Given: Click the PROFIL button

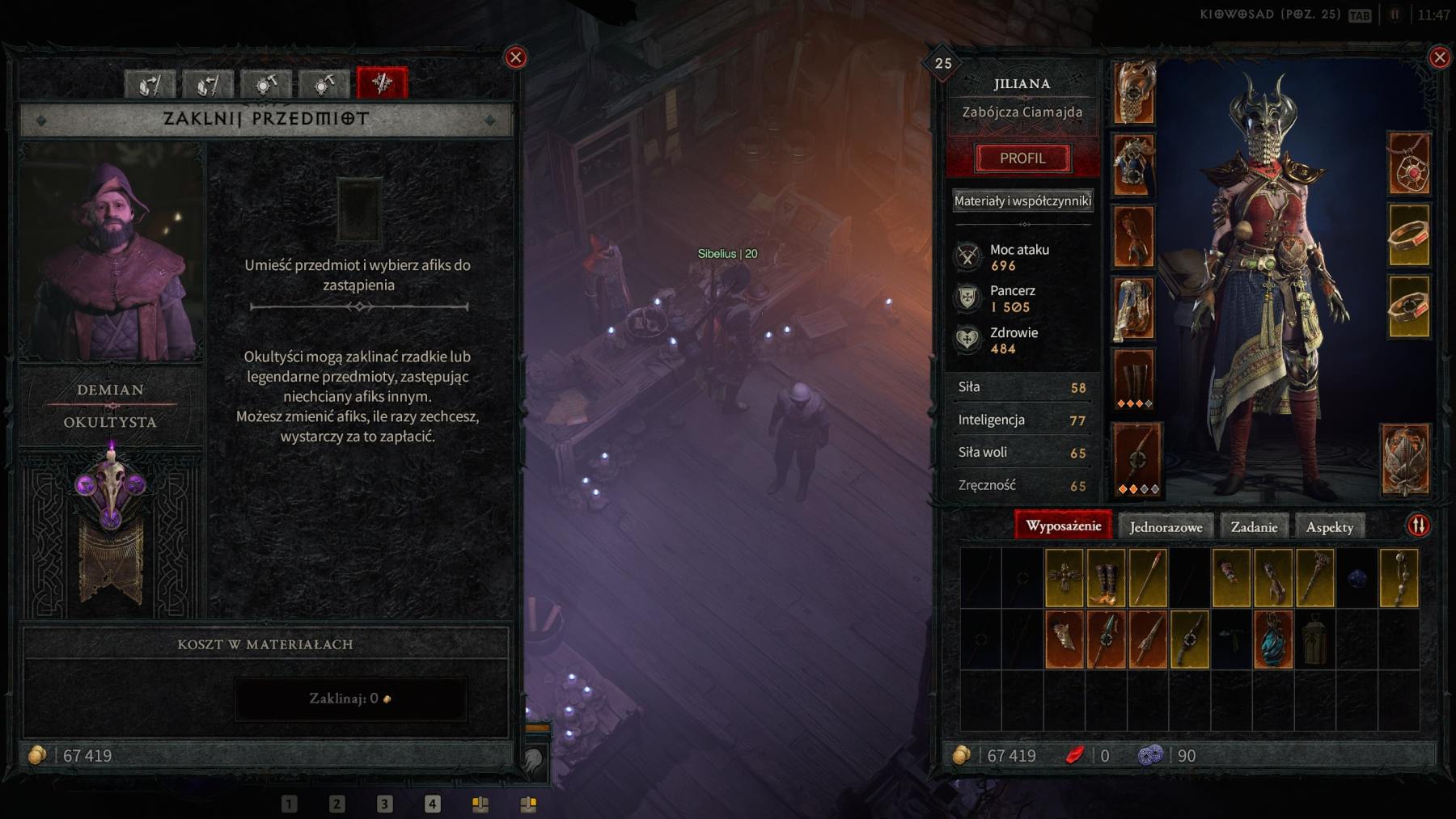Looking at the screenshot, I should (x=1022, y=158).
